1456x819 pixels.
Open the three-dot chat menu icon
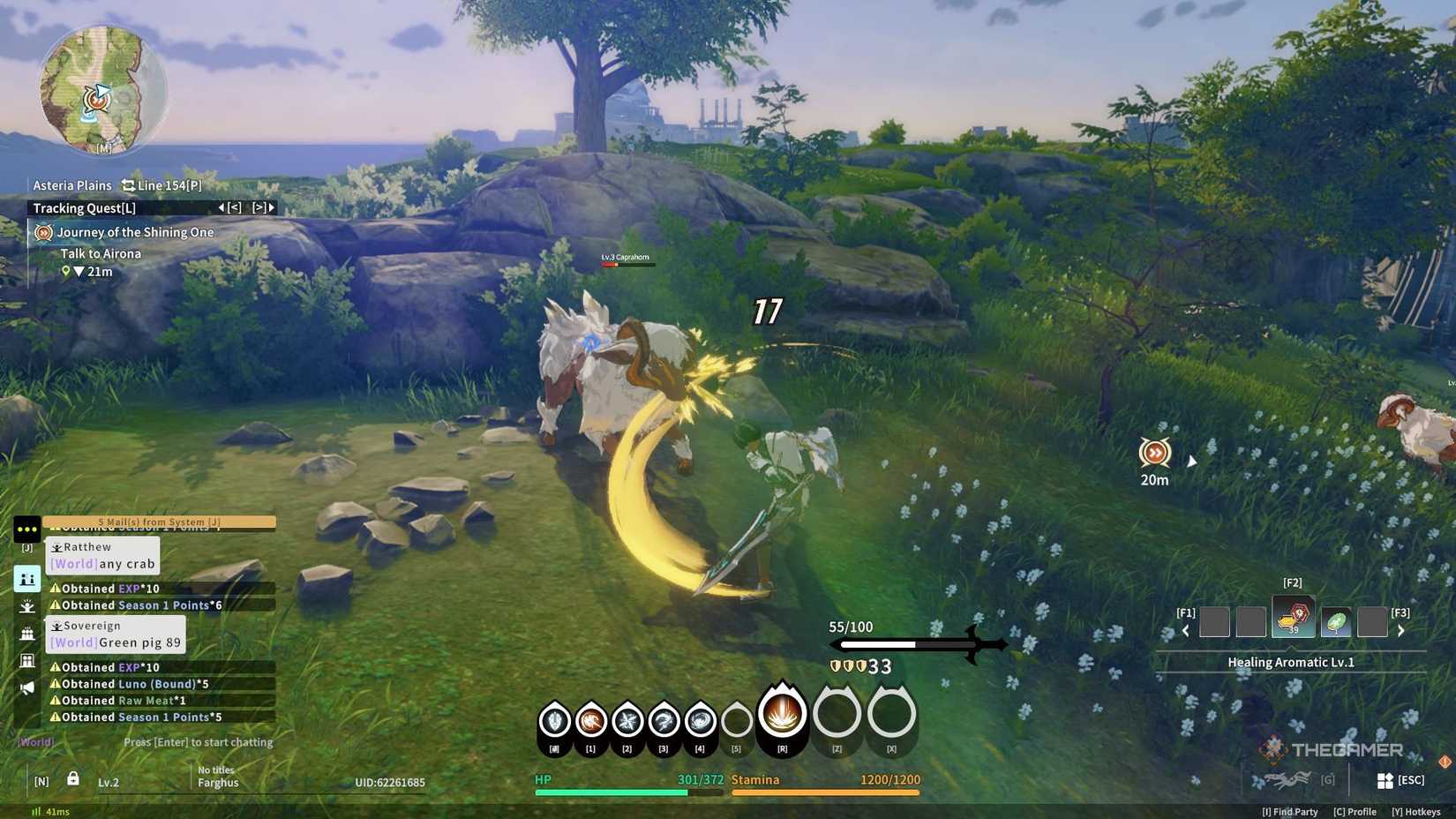click(27, 530)
